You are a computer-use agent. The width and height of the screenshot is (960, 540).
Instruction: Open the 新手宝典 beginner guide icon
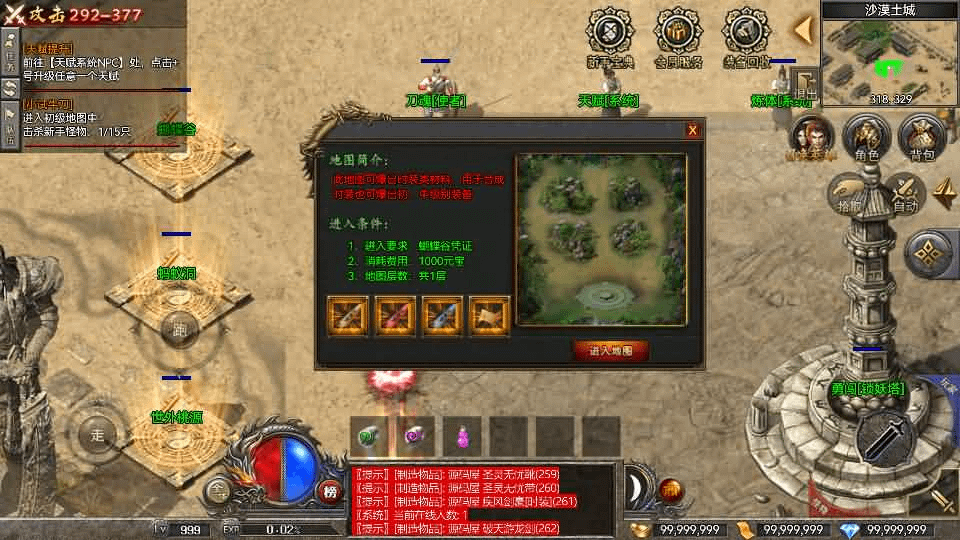(610, 38)
